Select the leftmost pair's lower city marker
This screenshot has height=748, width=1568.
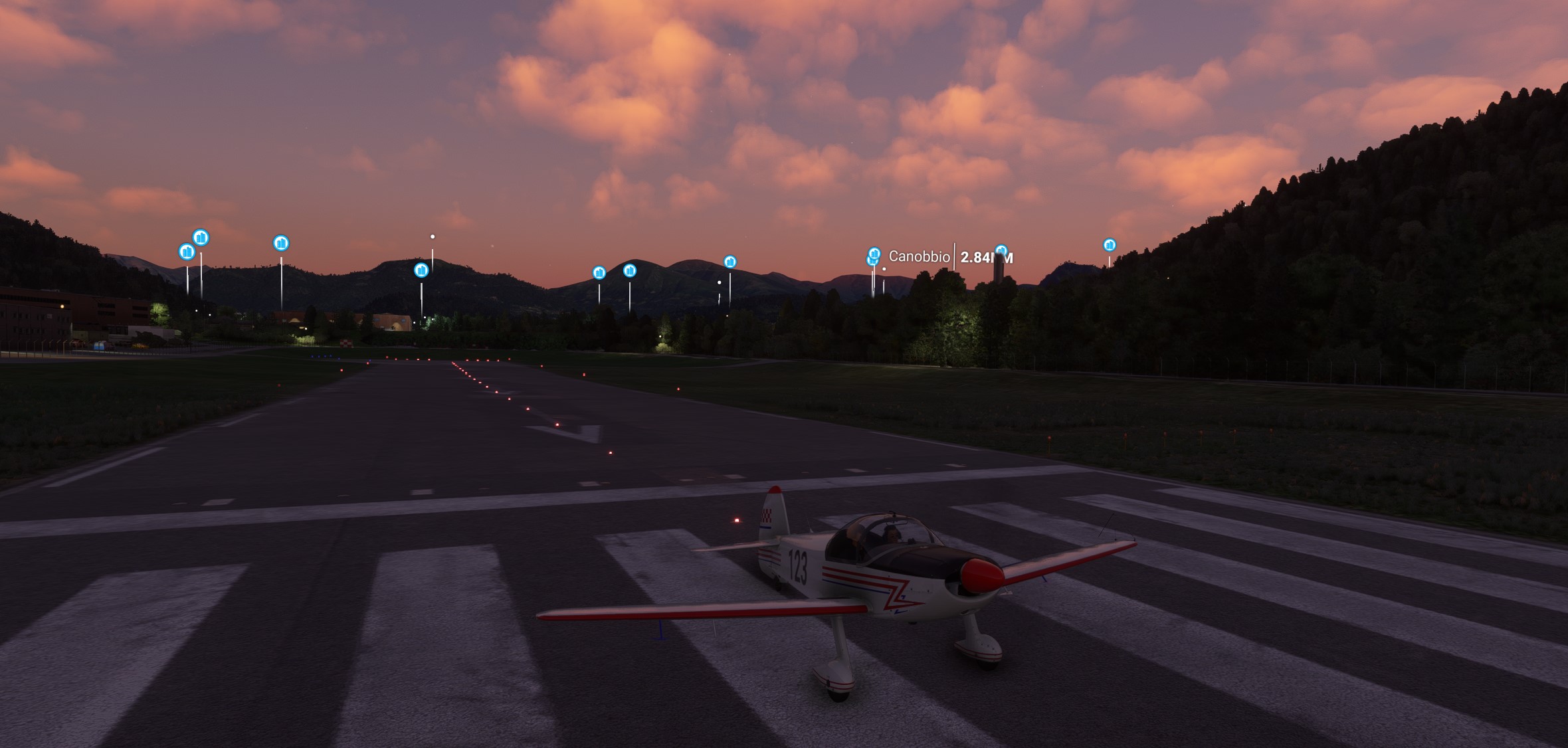point(187,252)
